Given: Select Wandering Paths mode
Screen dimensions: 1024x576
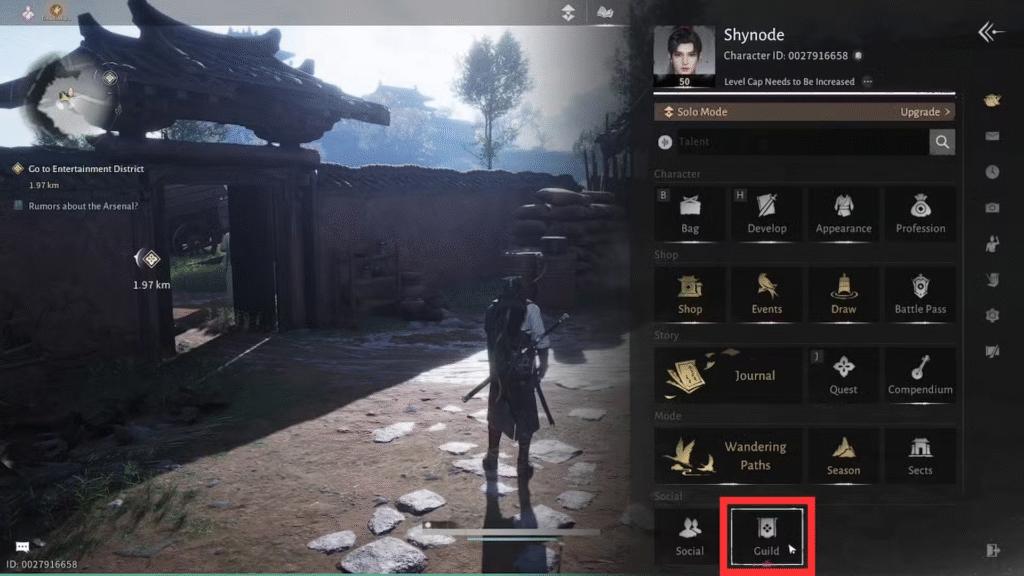Looking at the screenshot, I should click(x=728, y=456).
